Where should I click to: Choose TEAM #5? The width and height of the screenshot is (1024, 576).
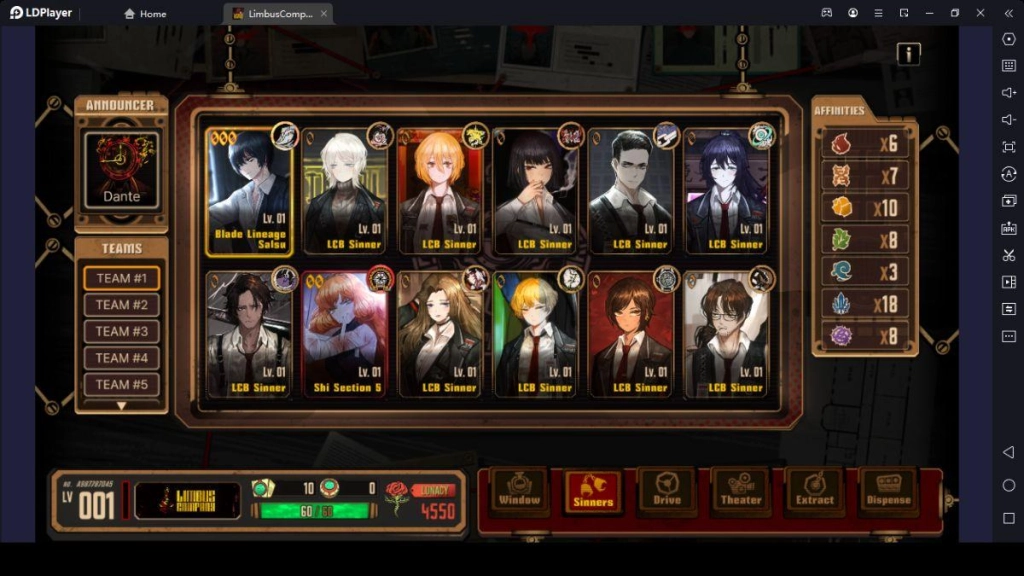click(x=121, y=384)
